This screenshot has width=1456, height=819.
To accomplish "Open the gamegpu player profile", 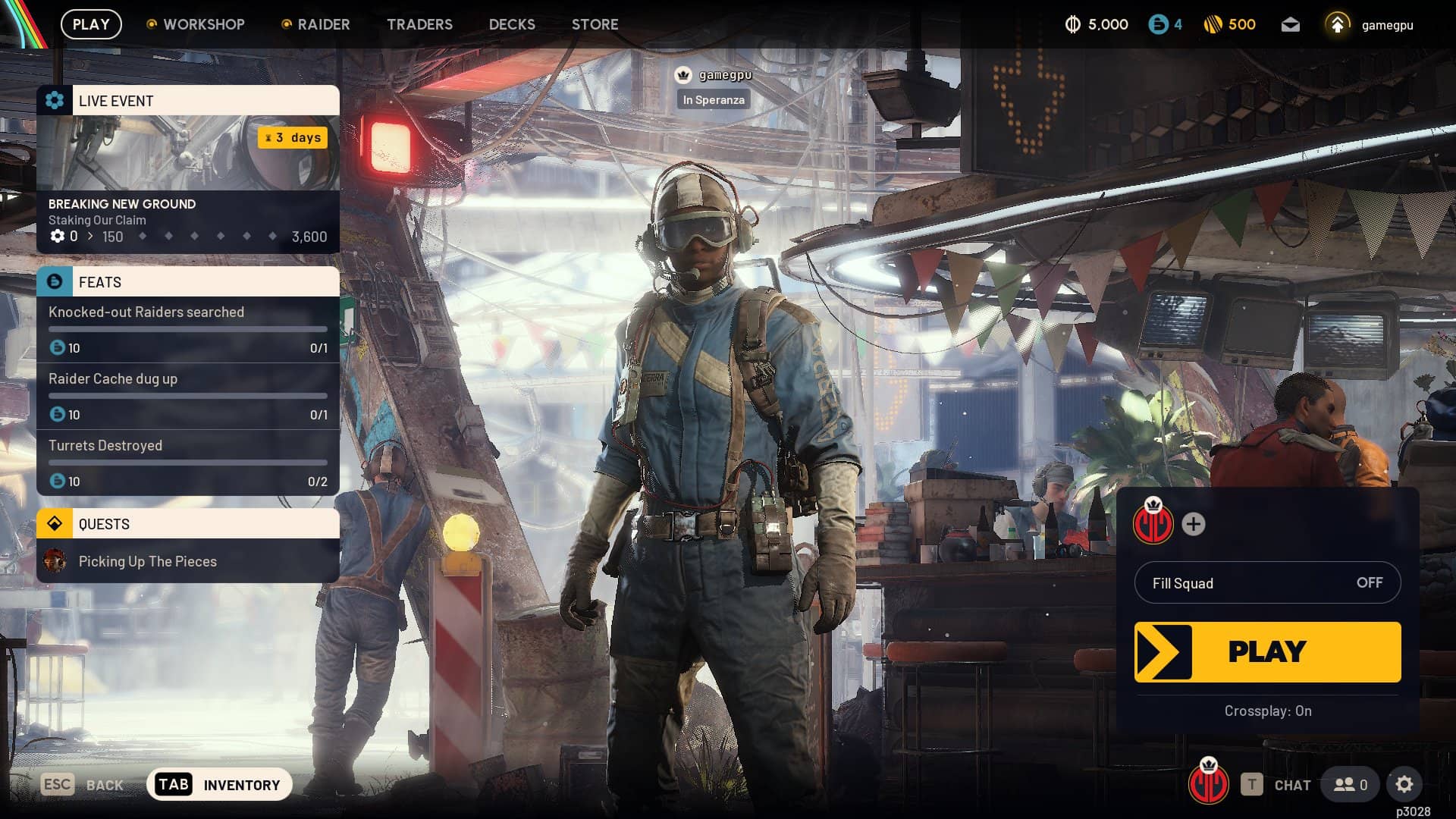I will coord(1370,25).
